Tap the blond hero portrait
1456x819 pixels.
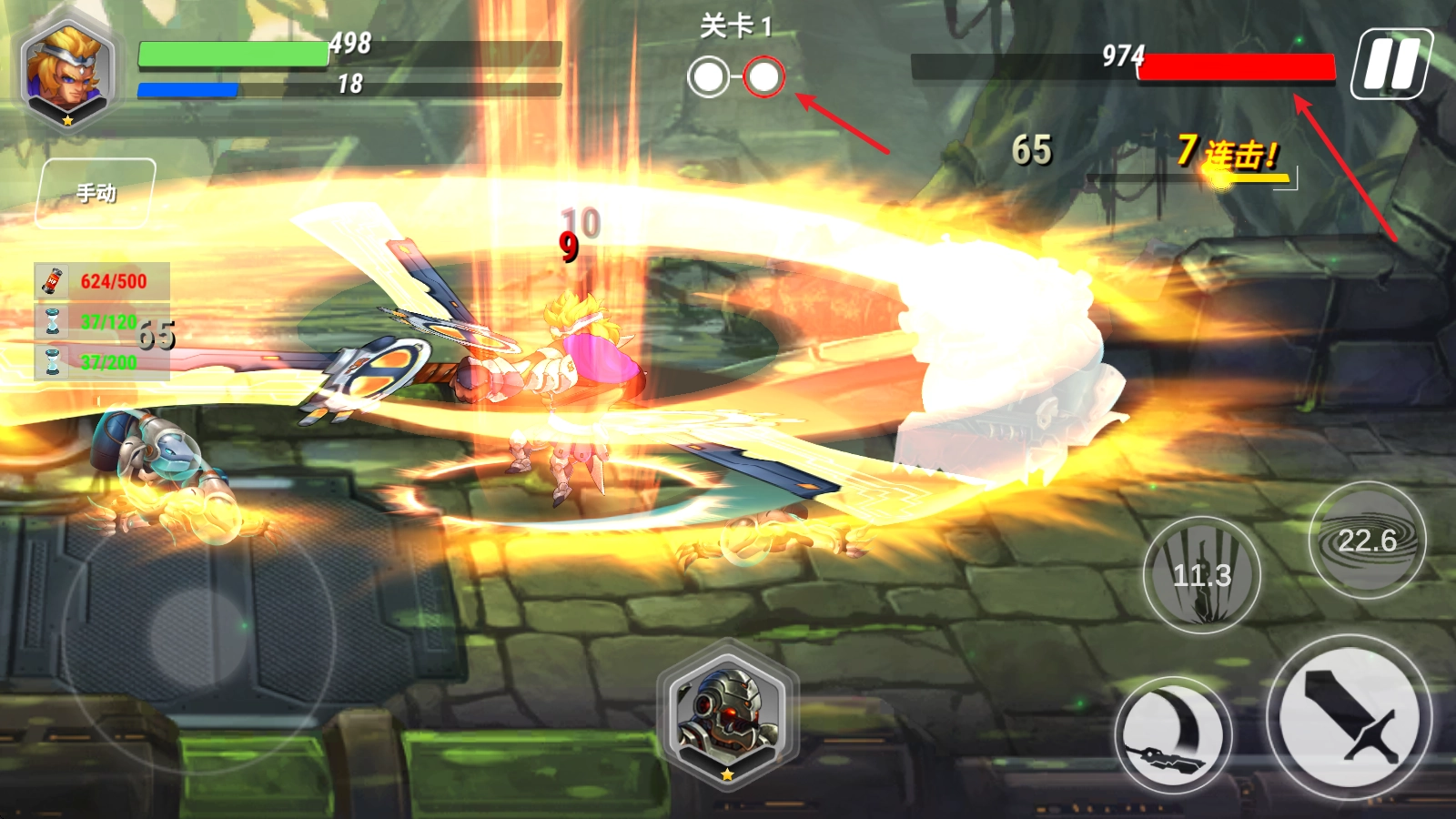pyautogui.click(x=66, y=71)
